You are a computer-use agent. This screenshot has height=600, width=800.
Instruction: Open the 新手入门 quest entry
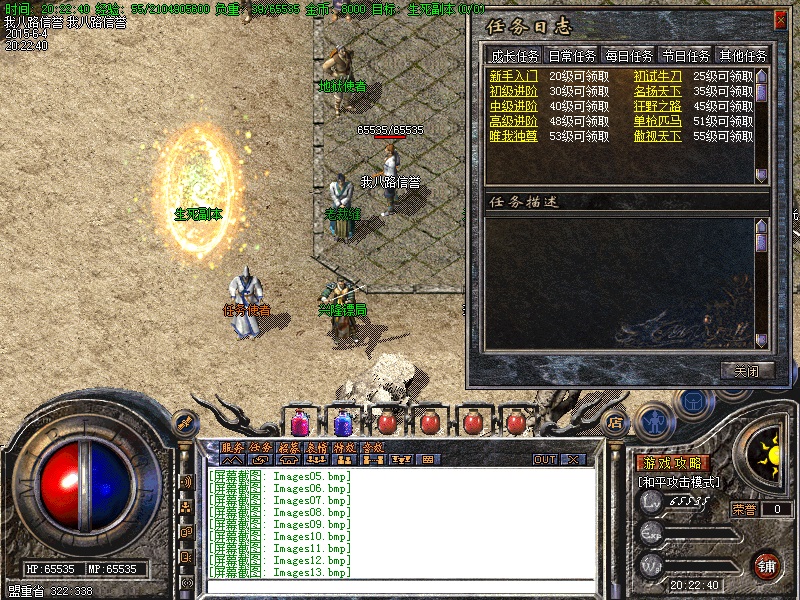point(513,76)
